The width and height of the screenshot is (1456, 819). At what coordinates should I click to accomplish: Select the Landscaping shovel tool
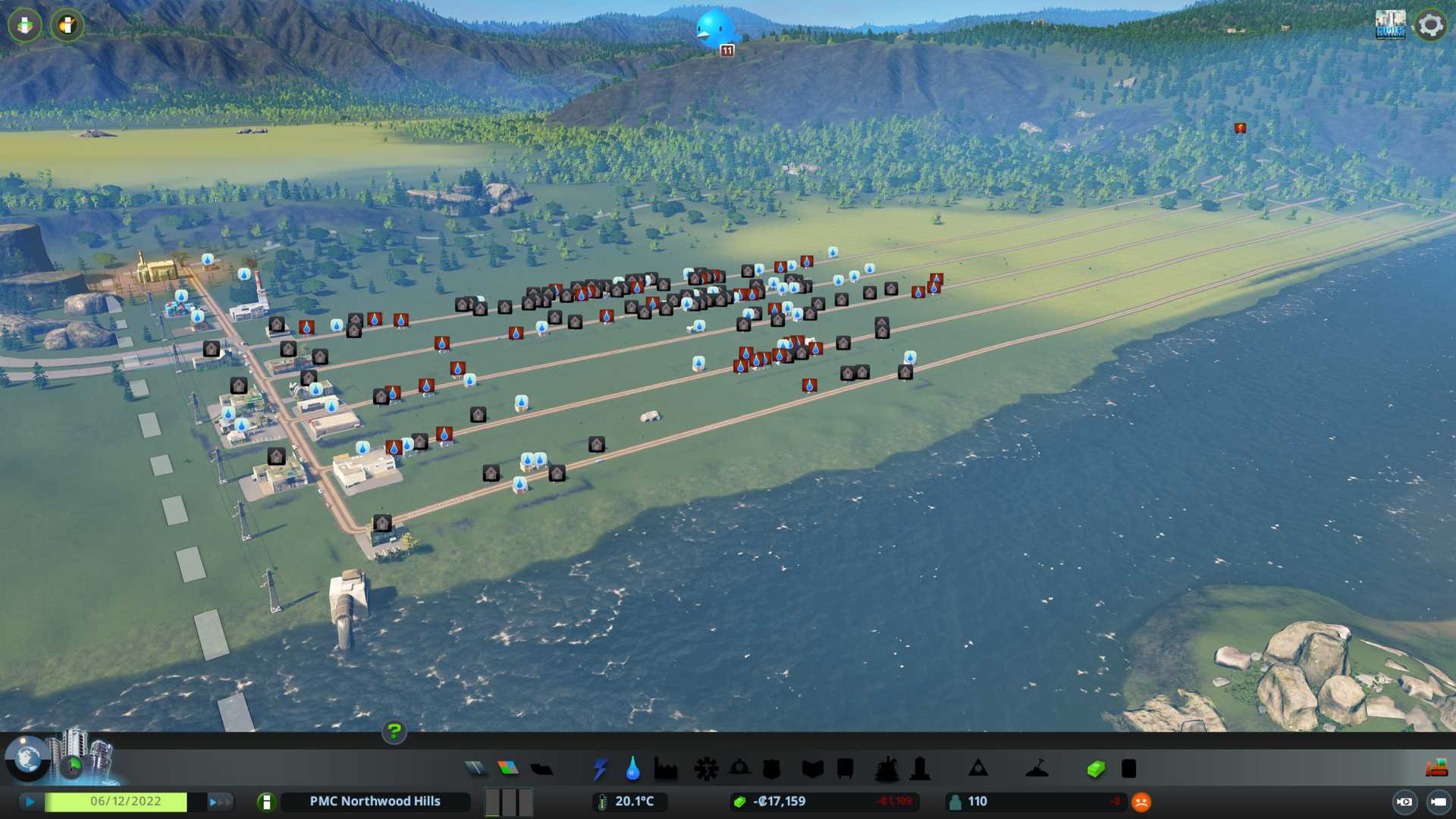1037,769
